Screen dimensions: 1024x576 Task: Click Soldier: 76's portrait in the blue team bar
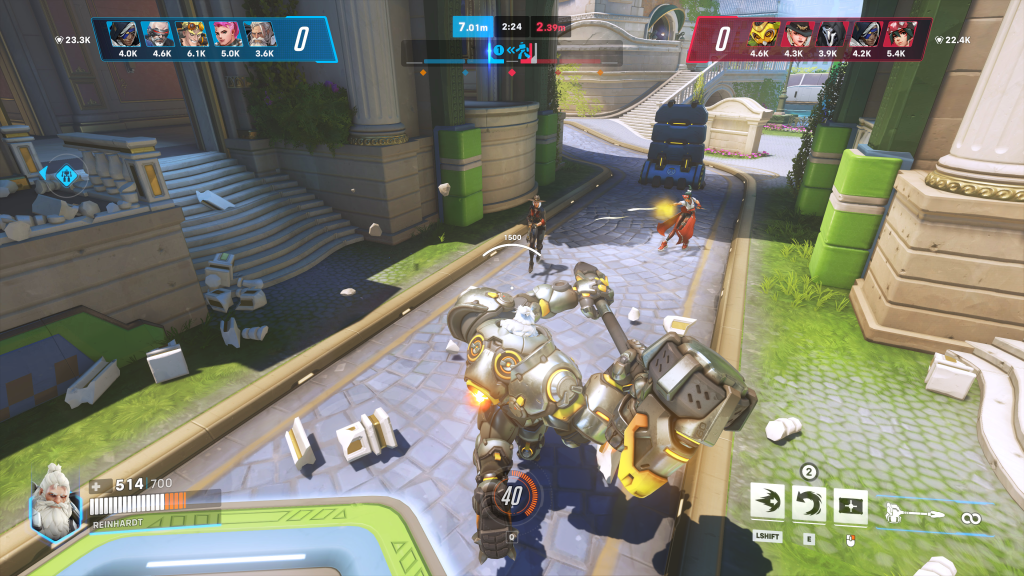158,34
